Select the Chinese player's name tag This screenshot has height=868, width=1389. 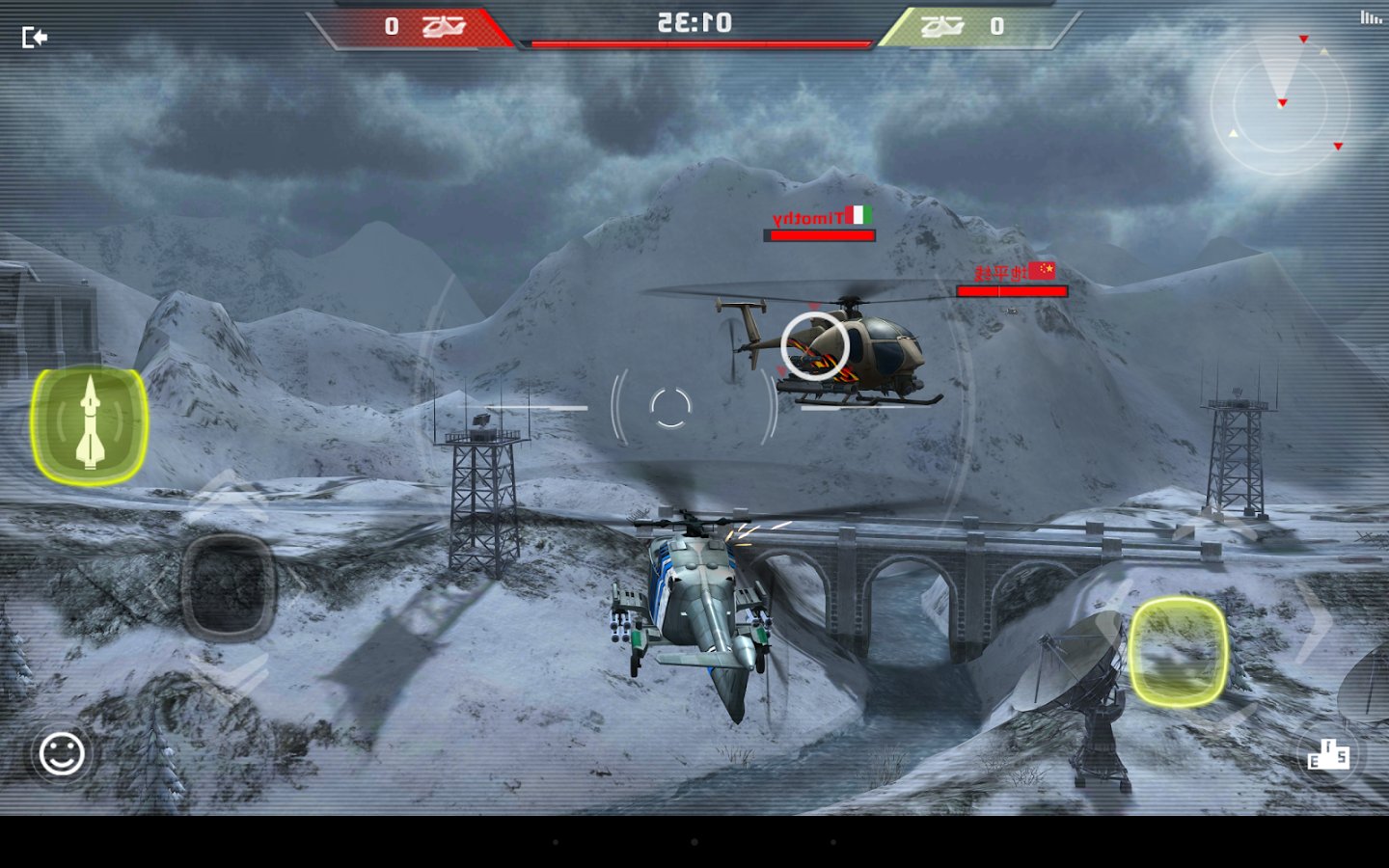[x=999, y=273]
